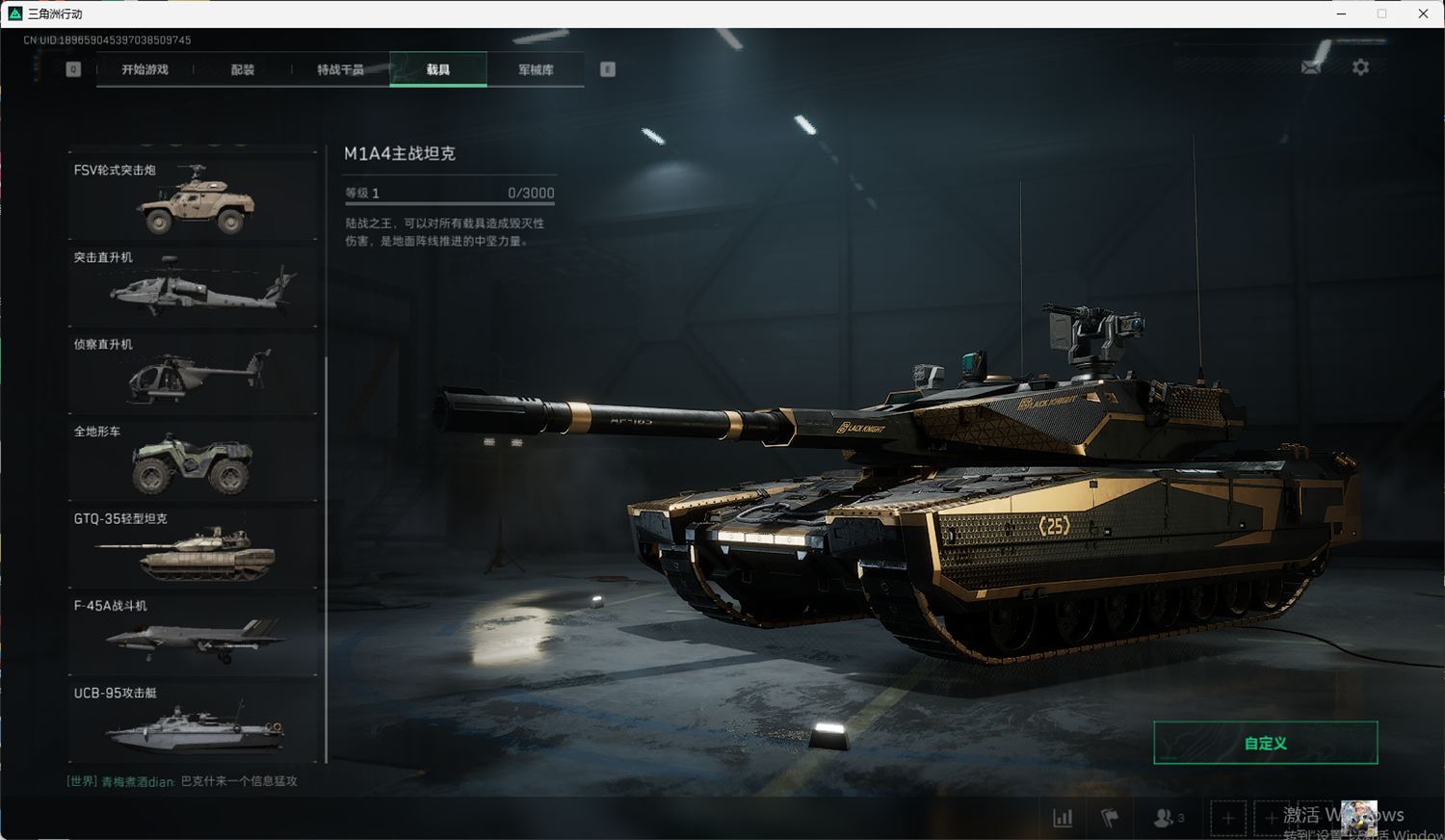
Task: Choose the GTQ-35轻型坦克 light tank
Action: tap(193, 547)
